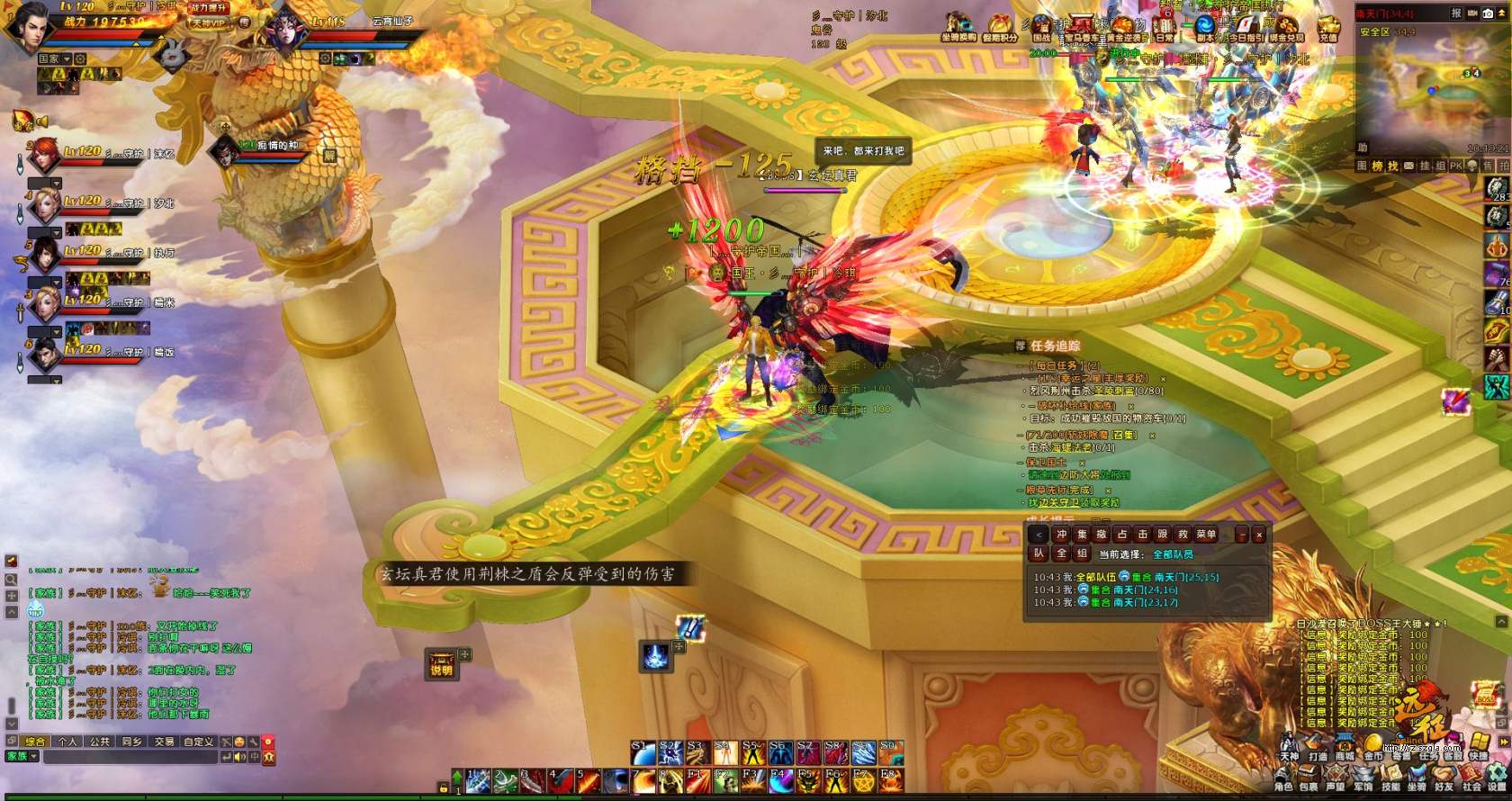Open the 坐骑换购 mount exchange event
The width and height of the screenshot is (1512, 801).
click(958, 28)
